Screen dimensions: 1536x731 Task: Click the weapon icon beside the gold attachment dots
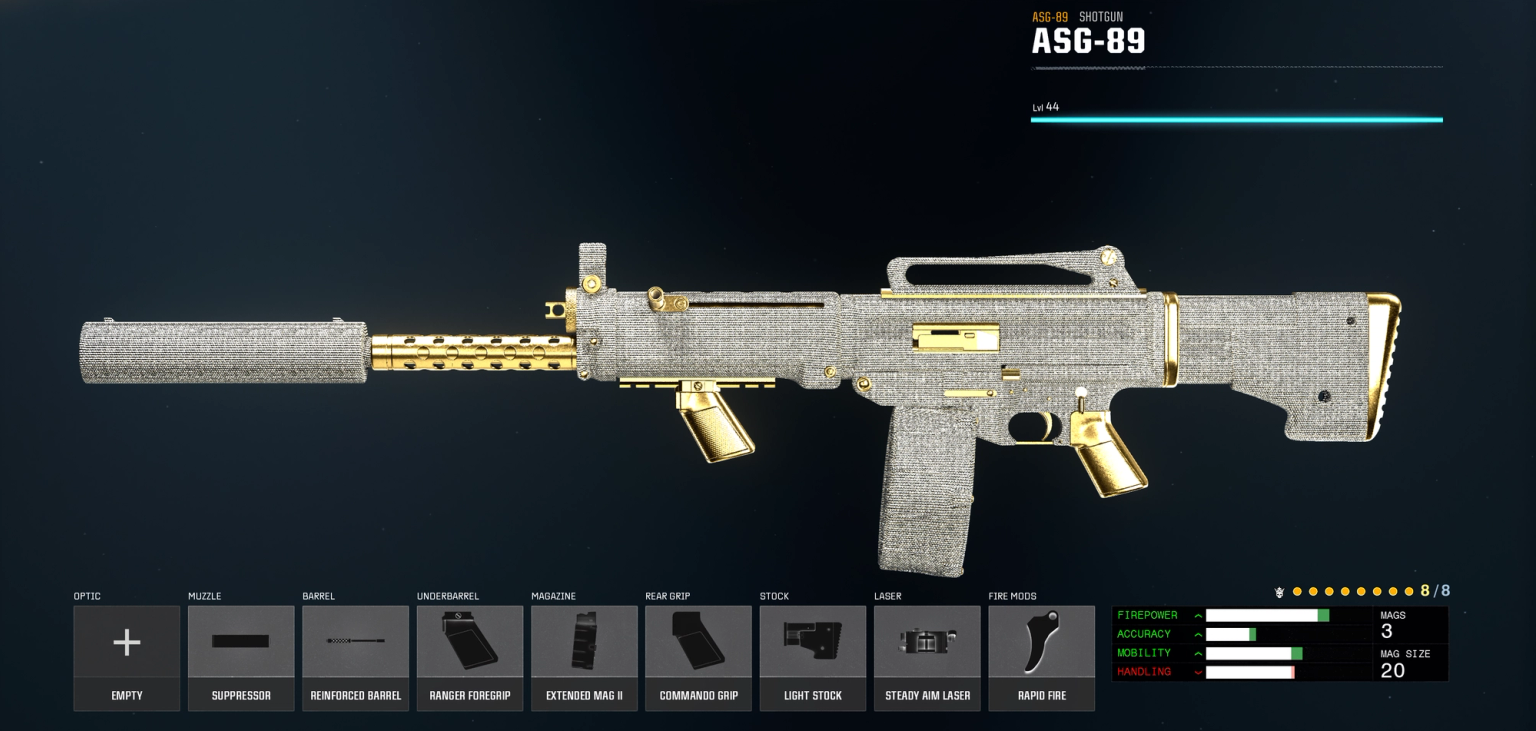[x=1280, y=591]
